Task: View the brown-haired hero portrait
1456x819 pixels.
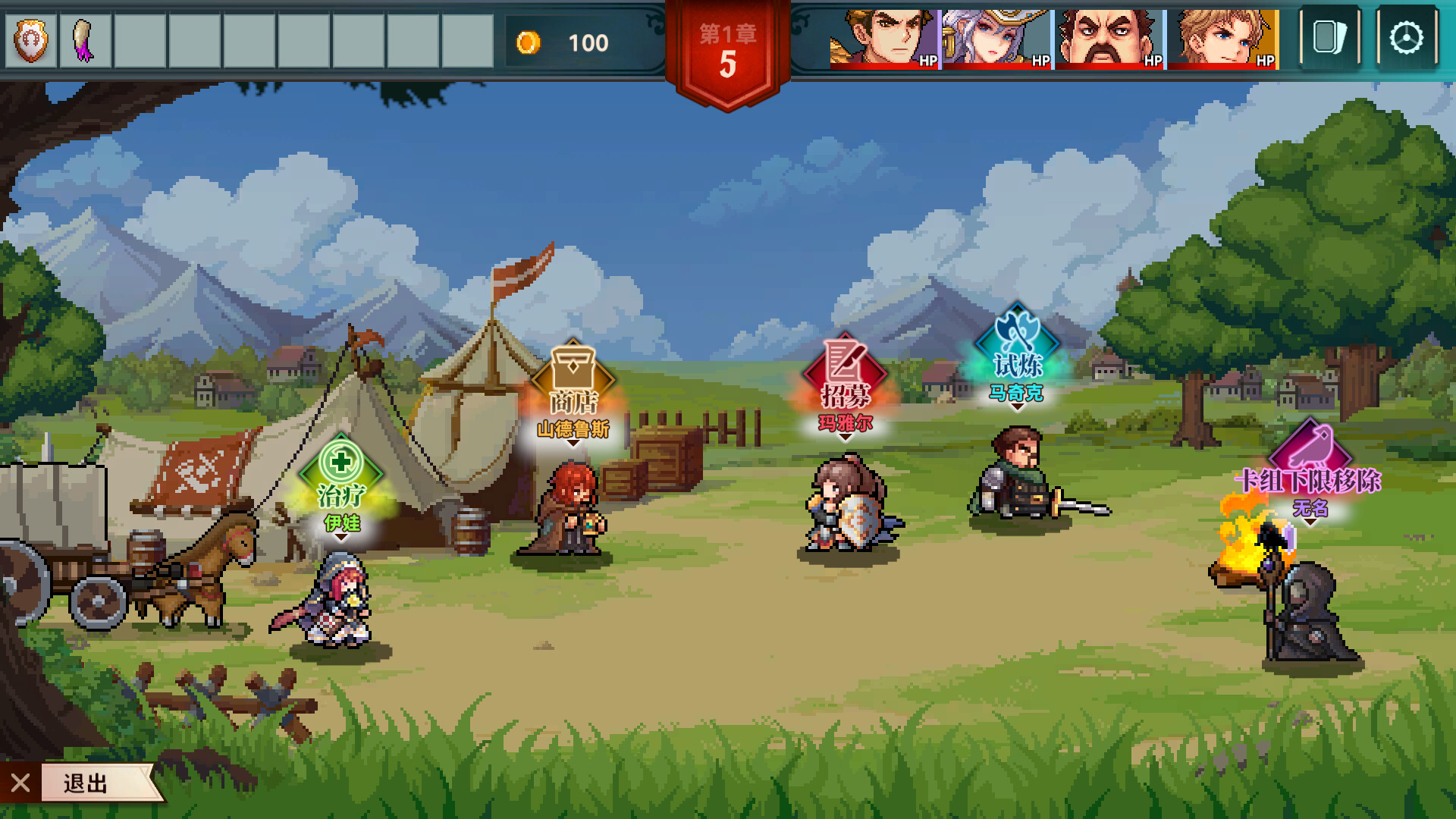Action: point(884,39)
